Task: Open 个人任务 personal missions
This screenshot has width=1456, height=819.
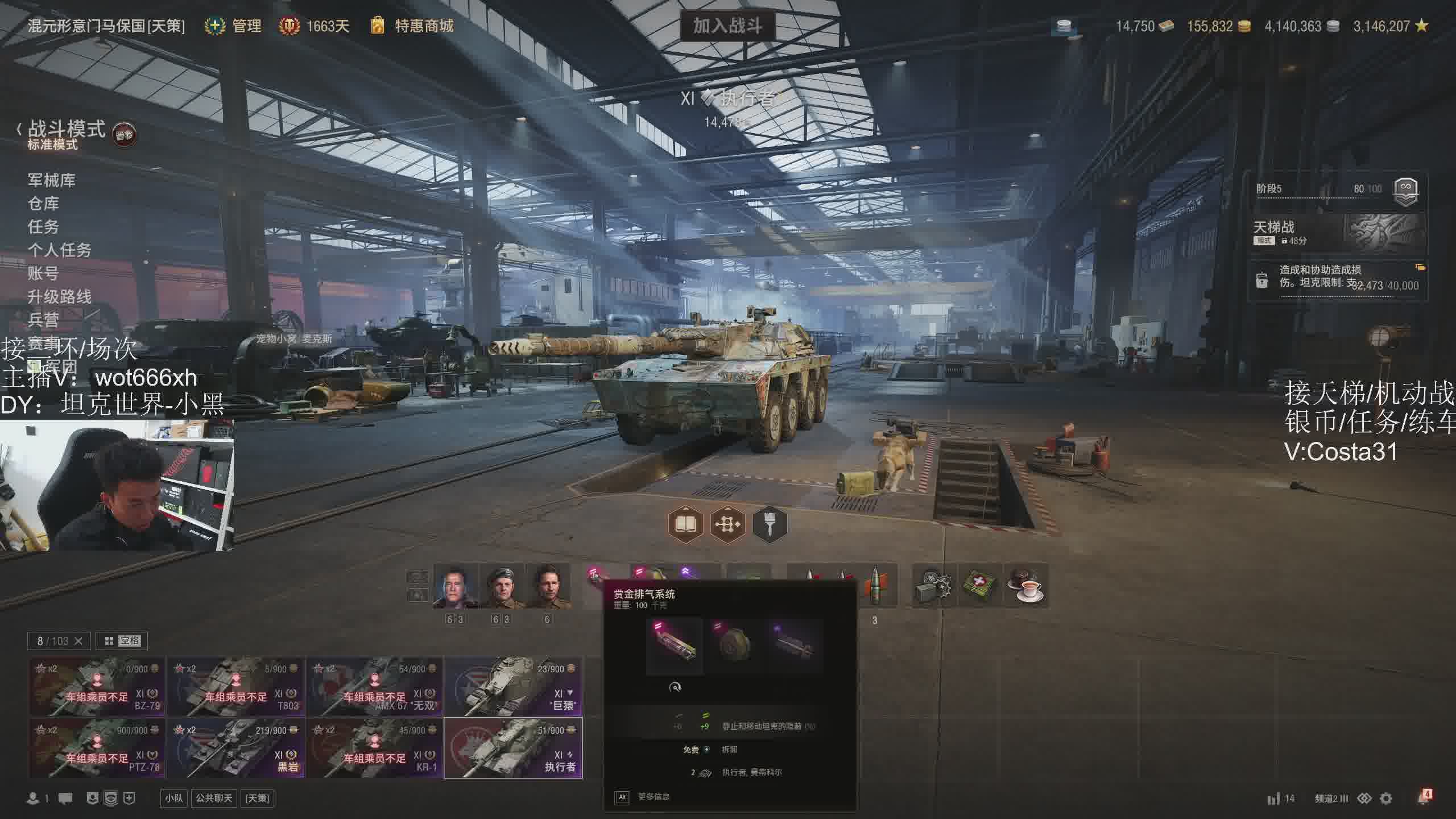Action: point(60,250)
